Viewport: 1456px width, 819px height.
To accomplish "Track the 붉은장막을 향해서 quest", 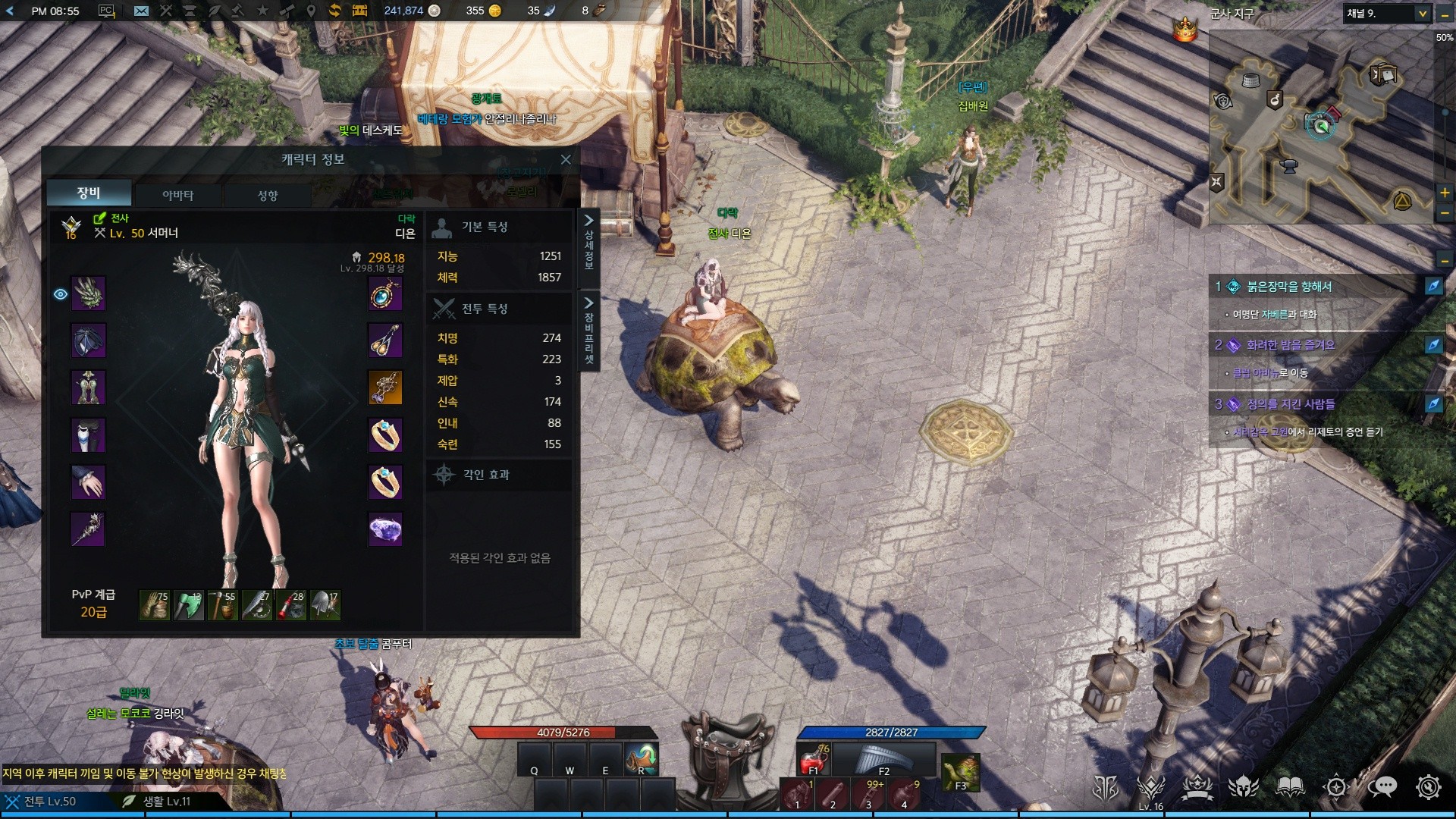I will click(1432, 286).
